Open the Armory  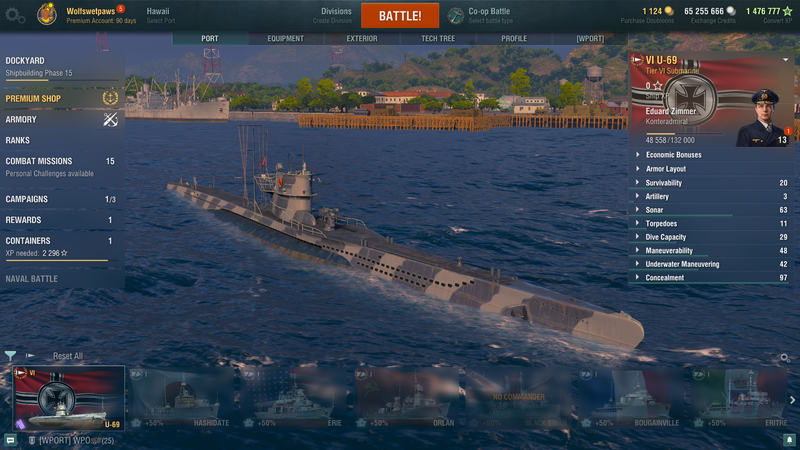pos(21,119)
